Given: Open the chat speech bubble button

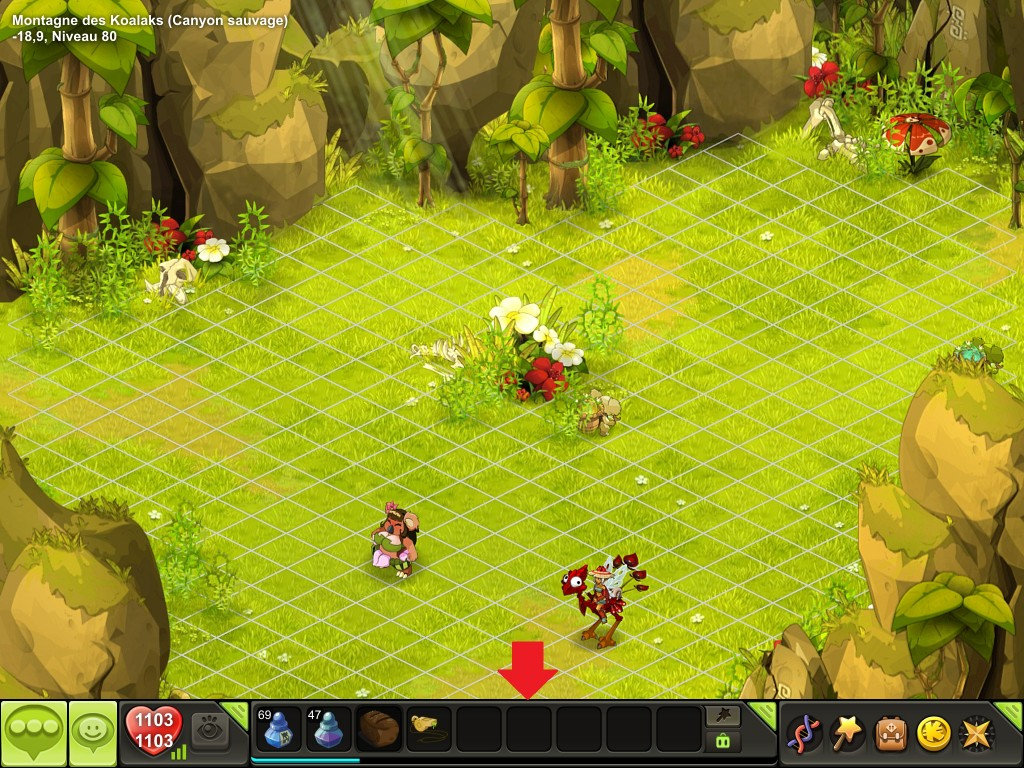Looking at the screenshot, I should click(x=33, y=733).
